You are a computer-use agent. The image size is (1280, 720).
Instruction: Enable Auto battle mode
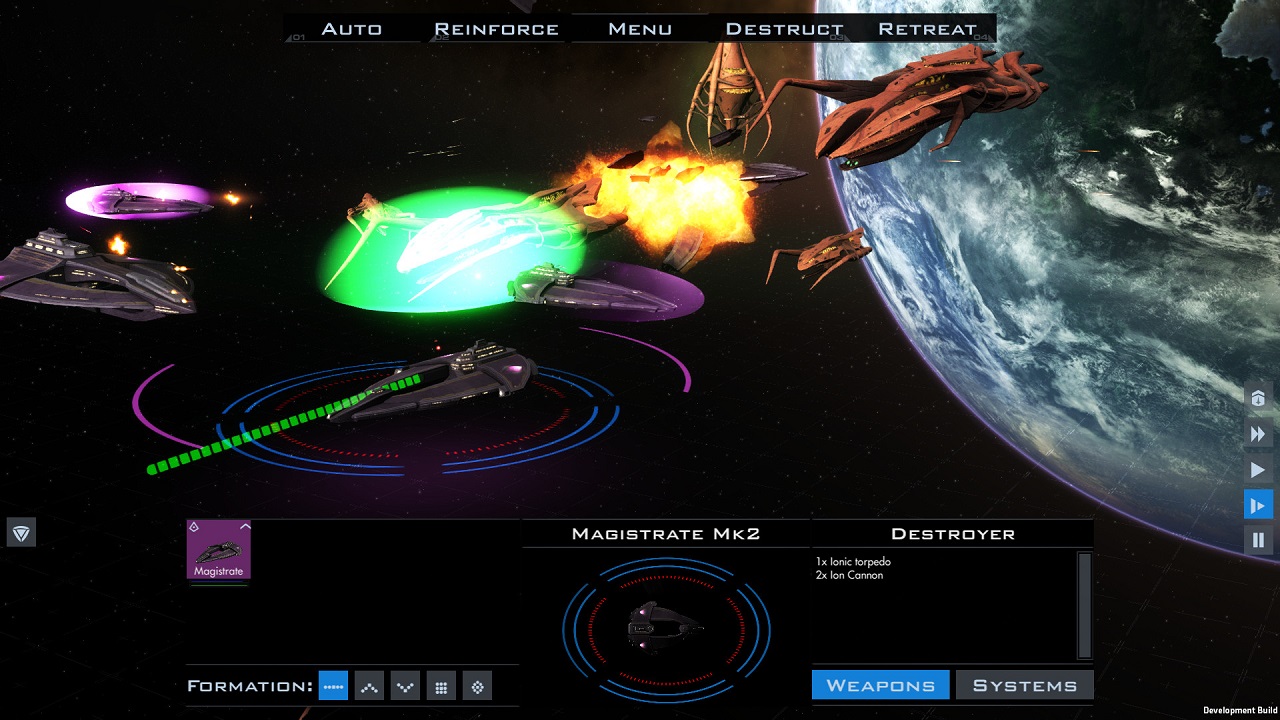click(x=351, y=29)
